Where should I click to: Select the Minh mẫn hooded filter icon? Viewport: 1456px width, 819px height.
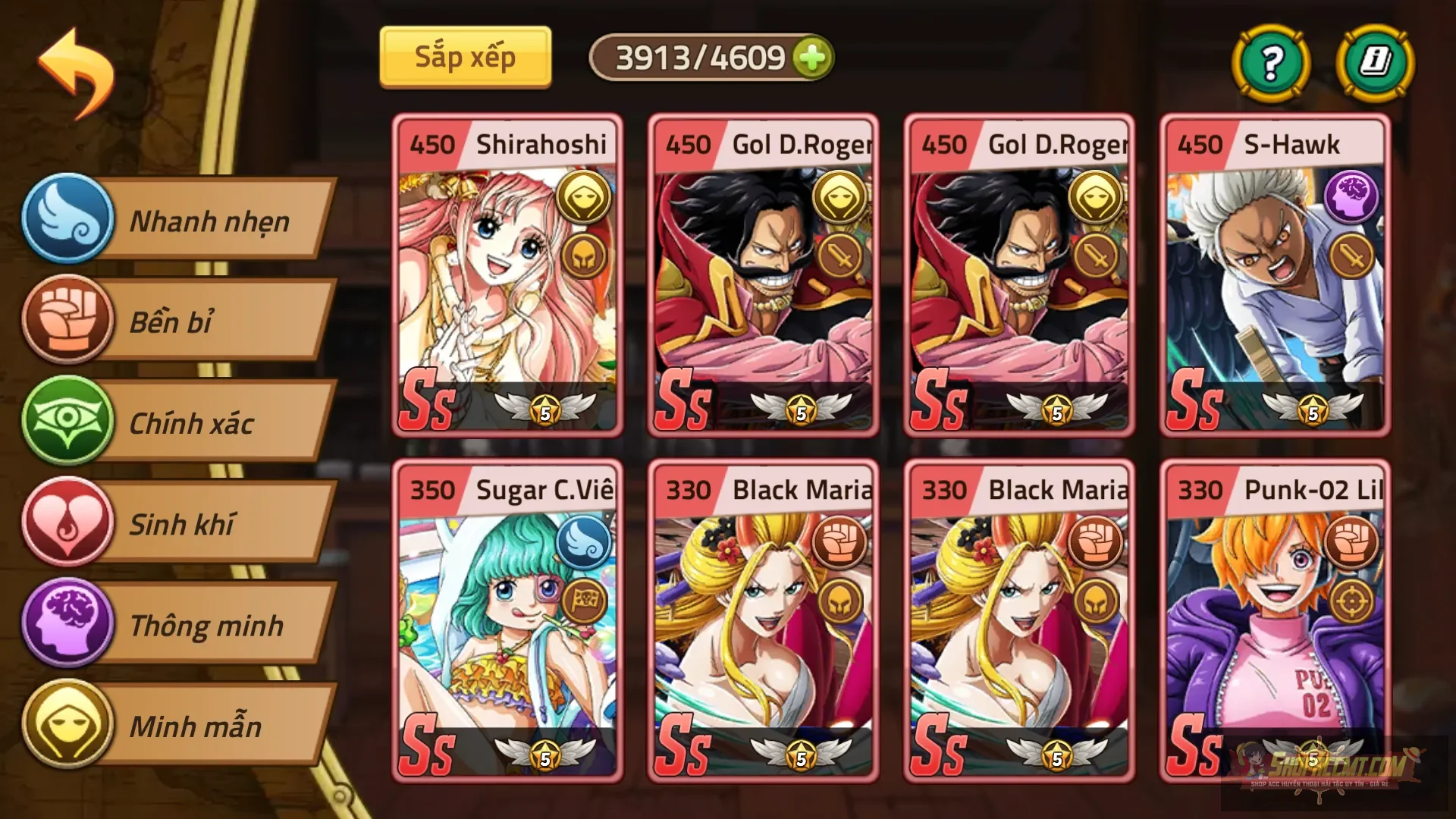tap(68, 726)
